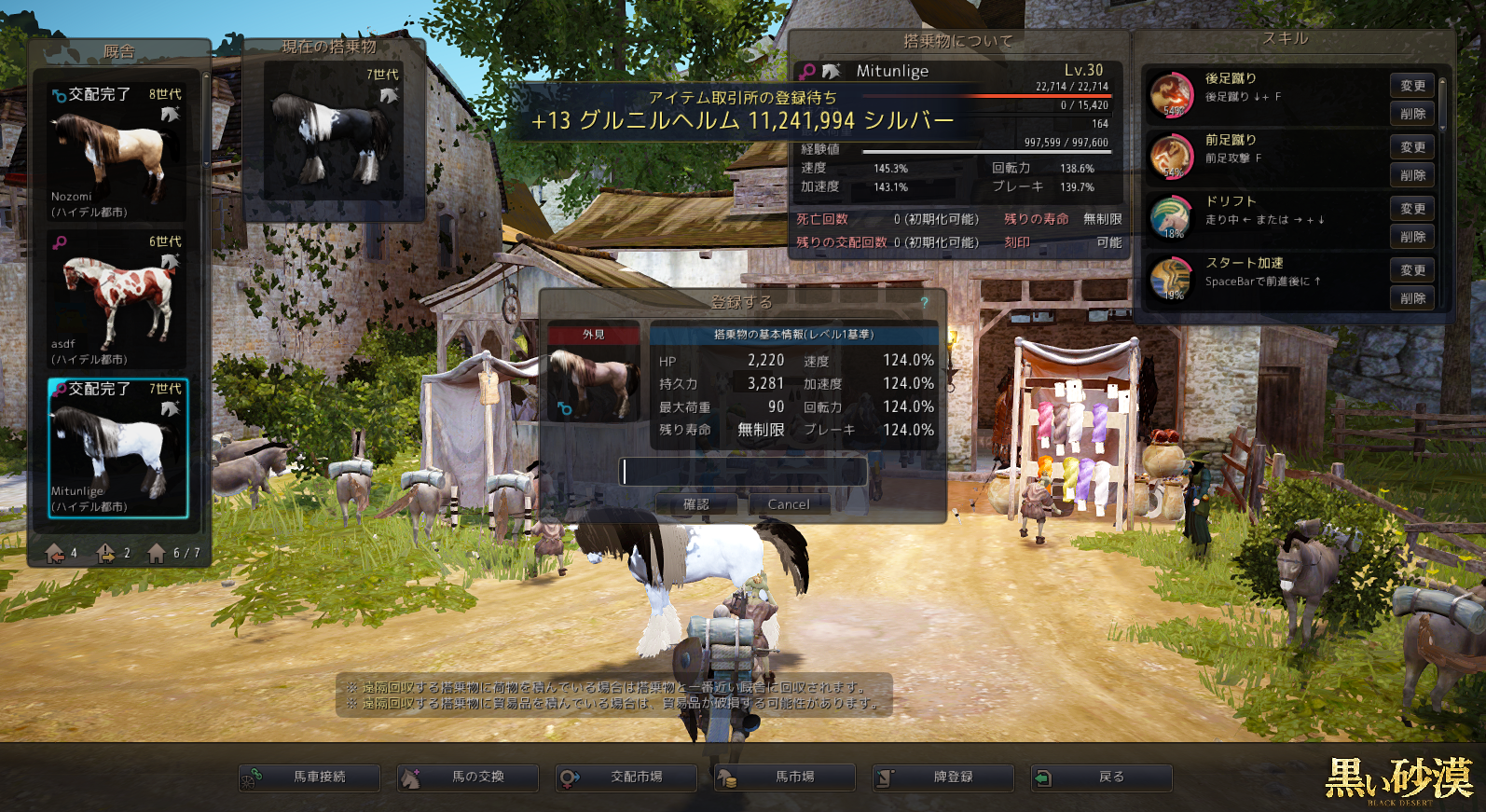Click the current mount portrait thumbnail
Image resolution: width=1486 pixels, height=812 pixels.
click(x=334, y=131)
